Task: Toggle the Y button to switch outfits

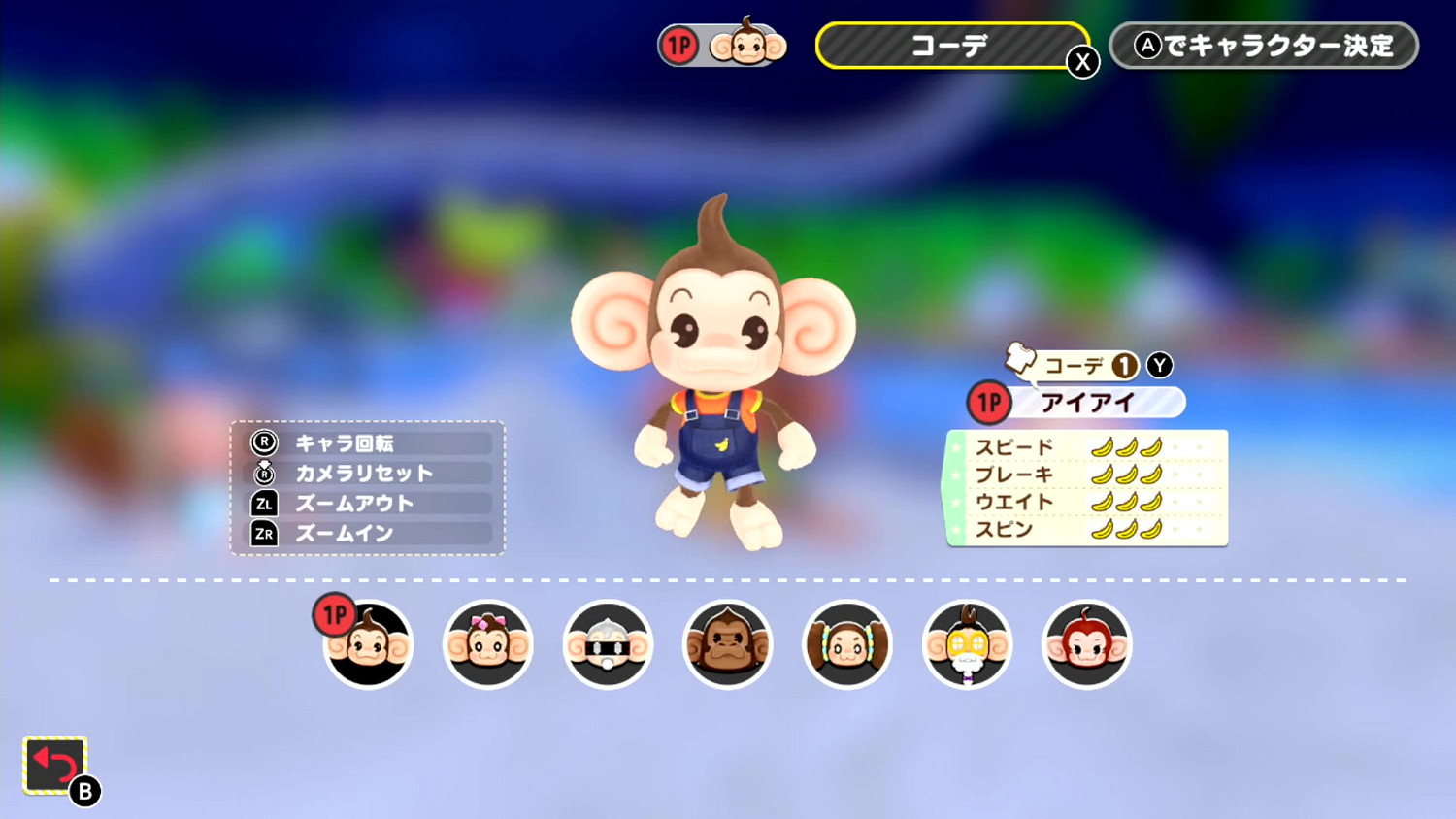Action: [1157, 366]
